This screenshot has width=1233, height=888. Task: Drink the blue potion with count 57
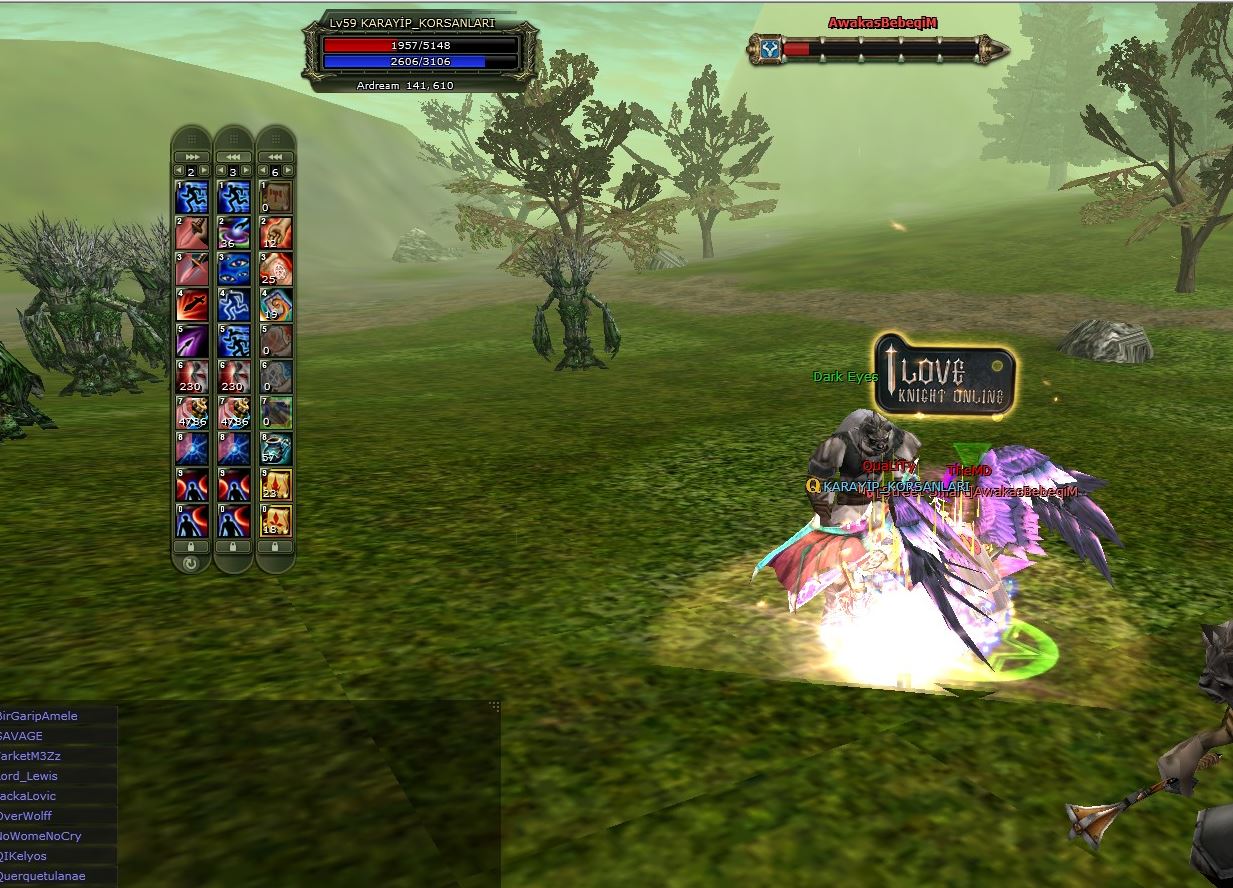point(276,447)
